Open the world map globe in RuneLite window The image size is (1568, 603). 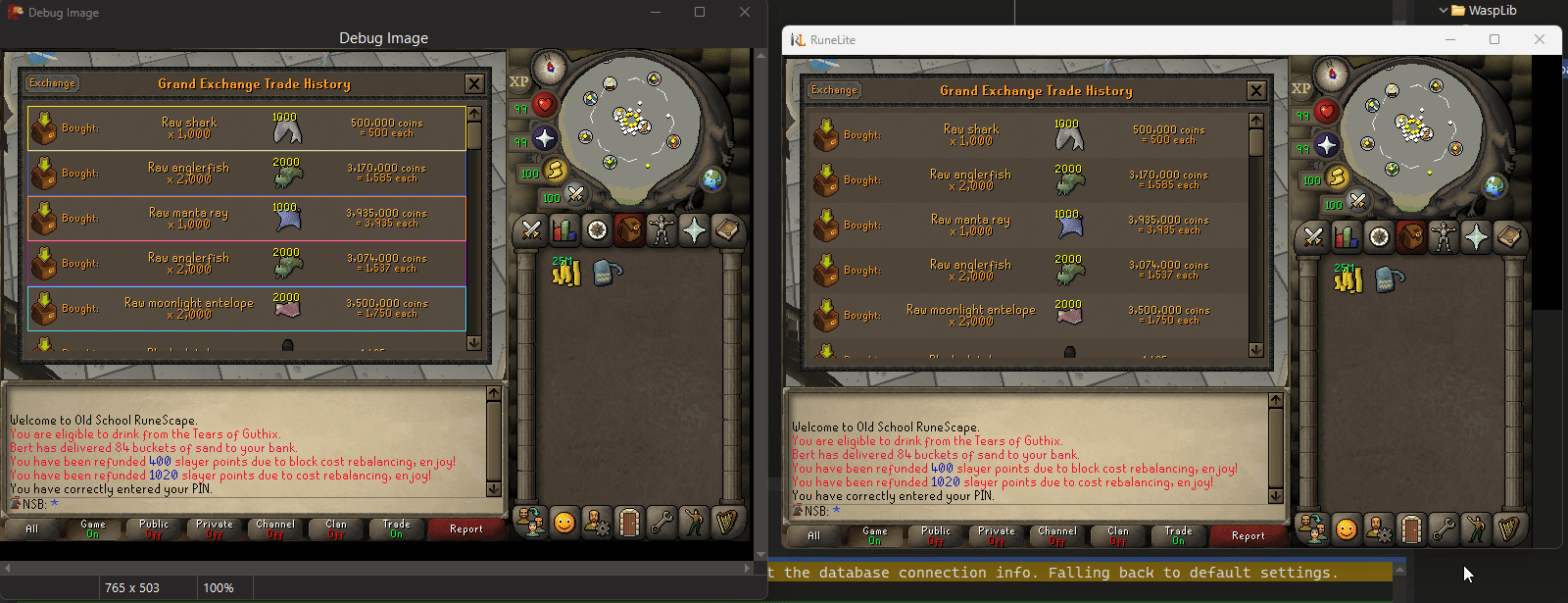(x=1494, y=185)
